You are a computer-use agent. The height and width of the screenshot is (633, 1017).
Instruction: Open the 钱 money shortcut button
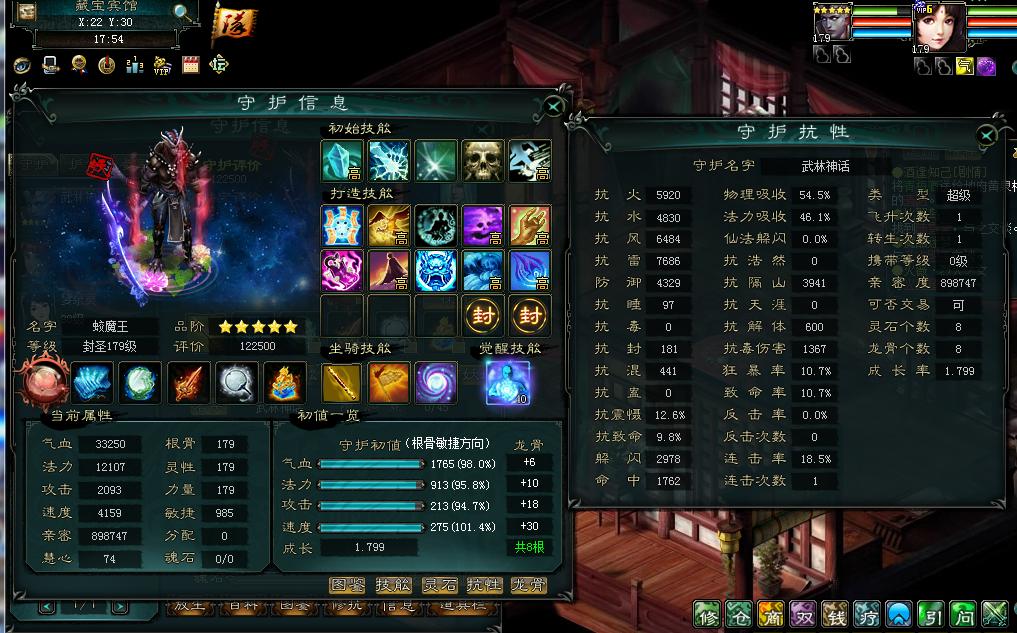835,613
